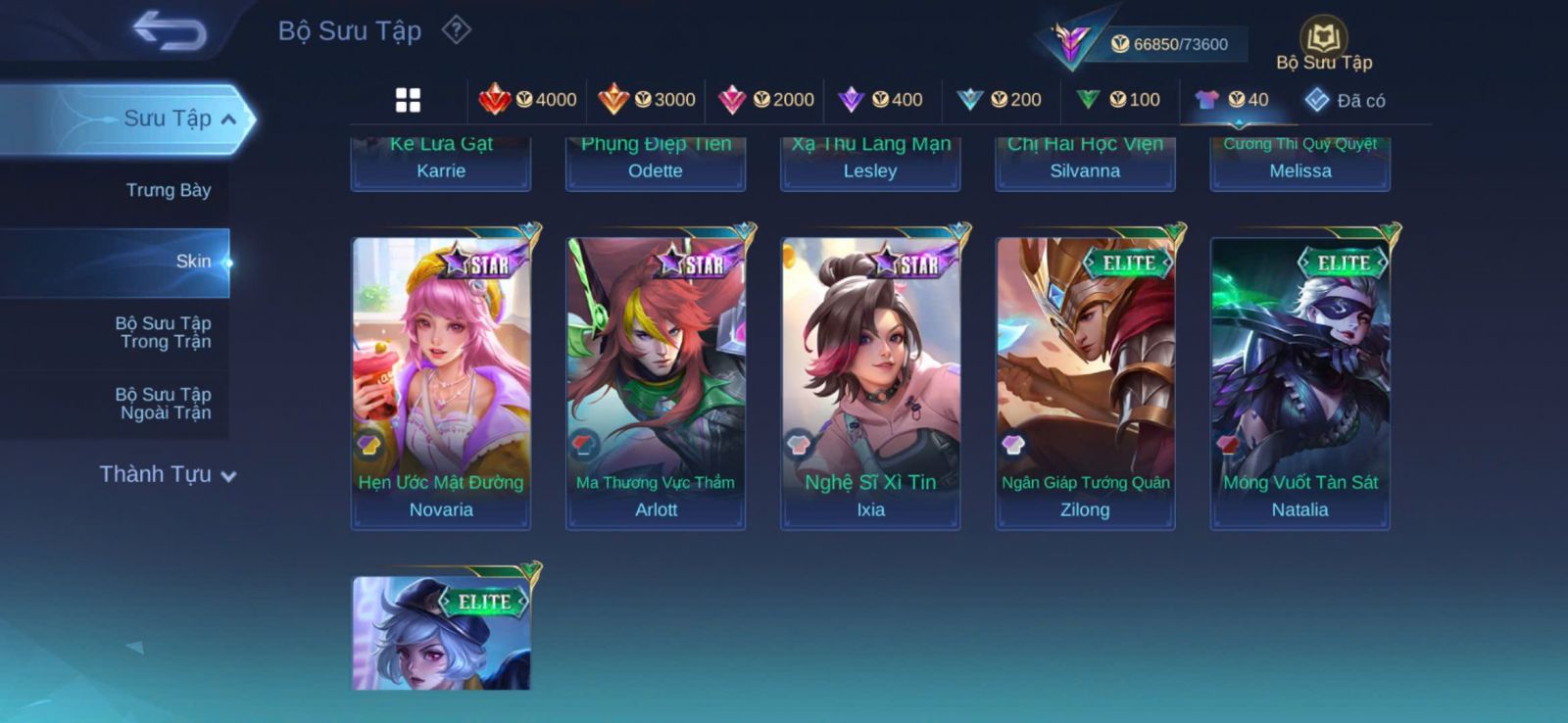1568x723 pixels.
Task: Open the Bộ Sưu Tập book icon
Action: click(x=1323, y=41)
